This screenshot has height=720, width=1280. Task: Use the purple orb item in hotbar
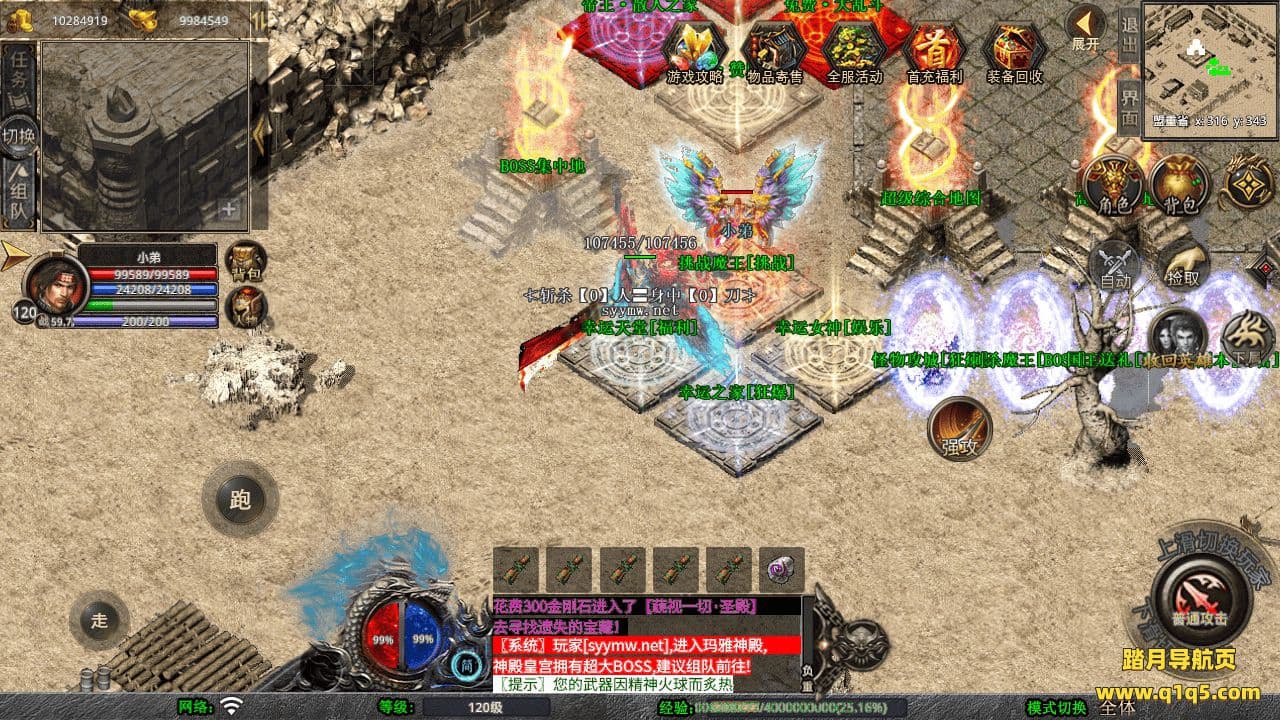(x=781, y=570)
